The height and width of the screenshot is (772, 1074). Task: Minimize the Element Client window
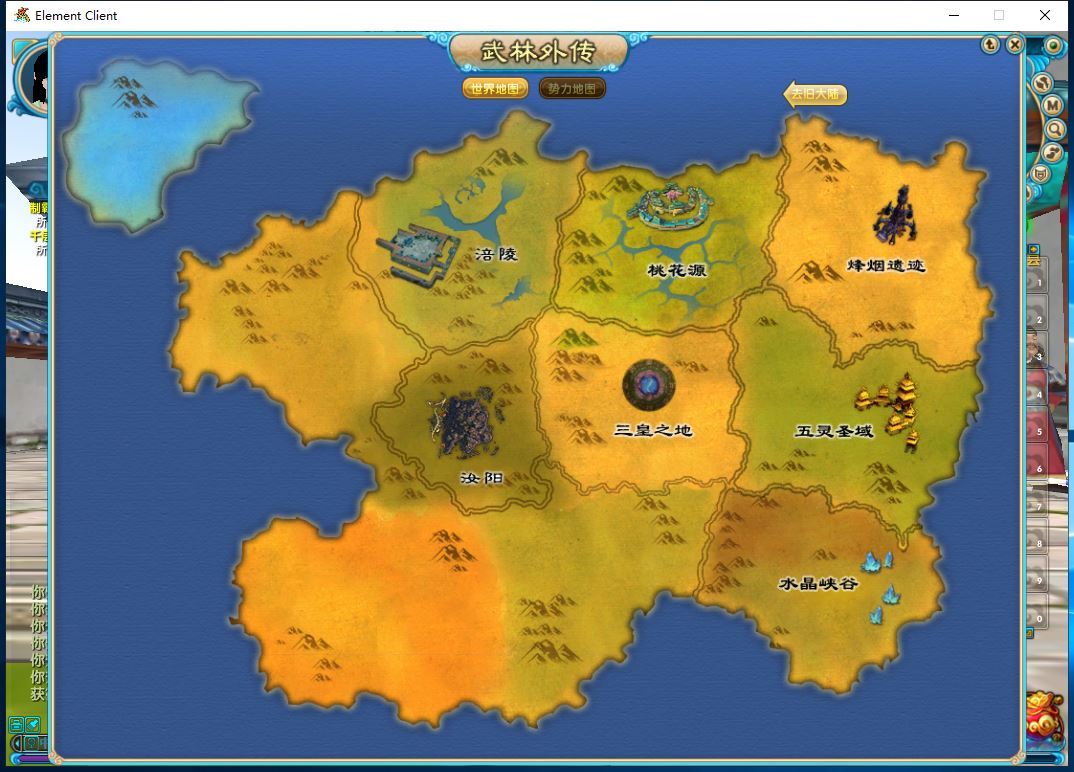(x=953, y=15)
